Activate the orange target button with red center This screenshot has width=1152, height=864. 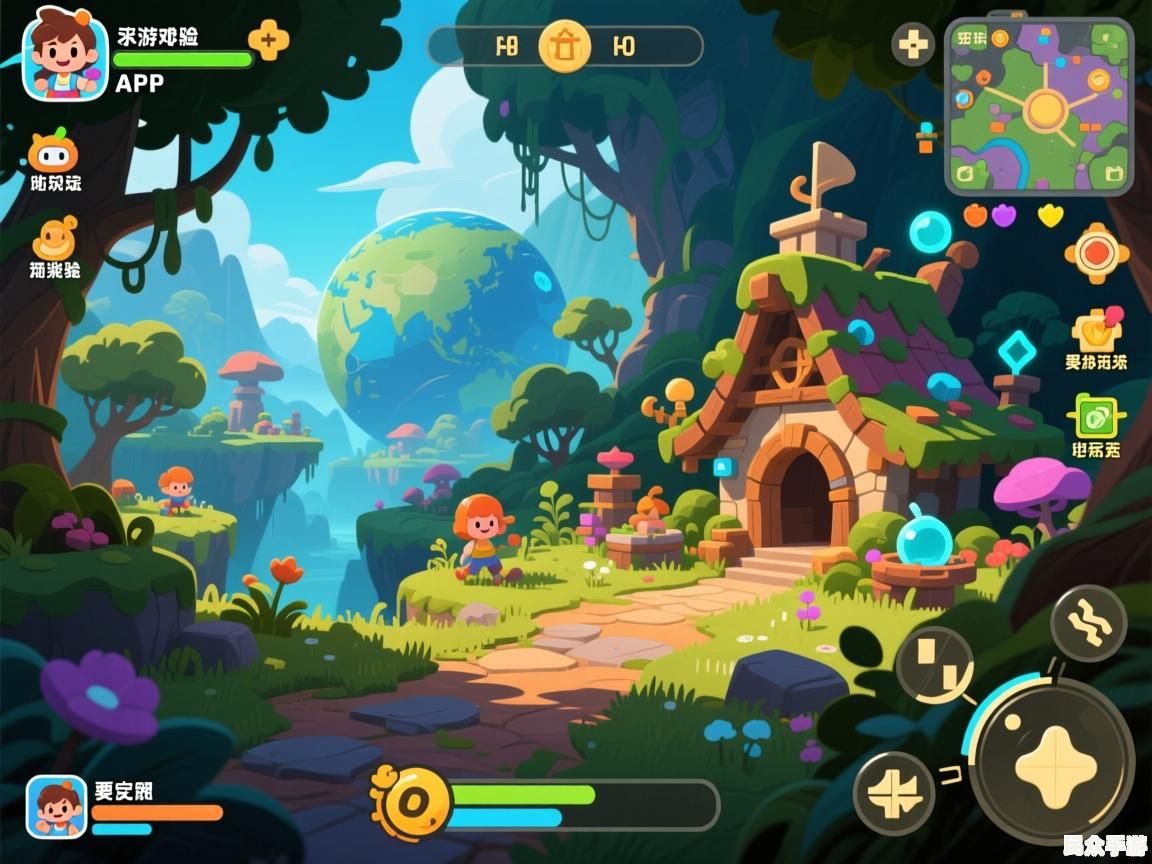[1097, 252]
